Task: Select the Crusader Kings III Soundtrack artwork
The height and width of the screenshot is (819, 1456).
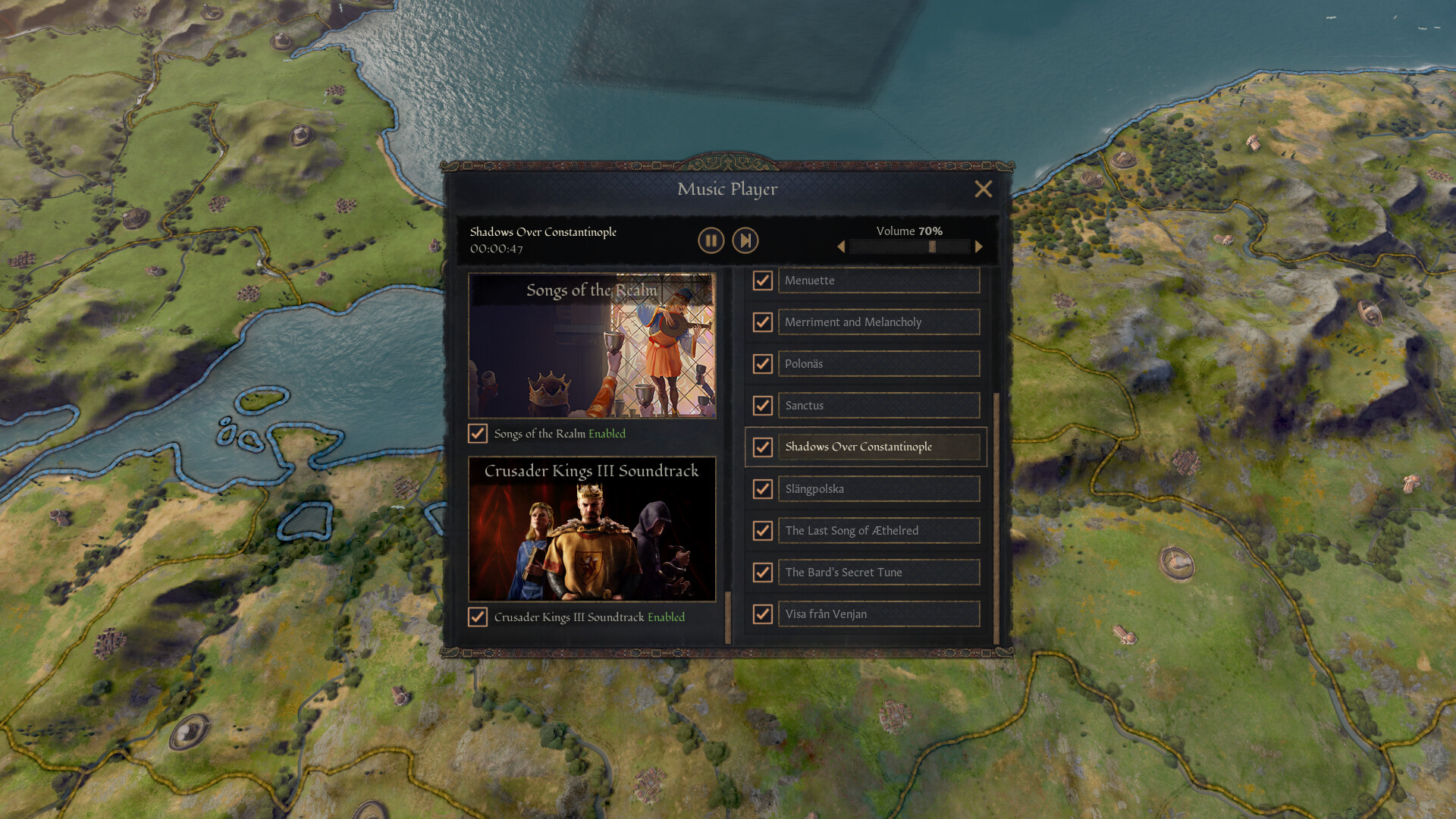Action: click(592, 529)
